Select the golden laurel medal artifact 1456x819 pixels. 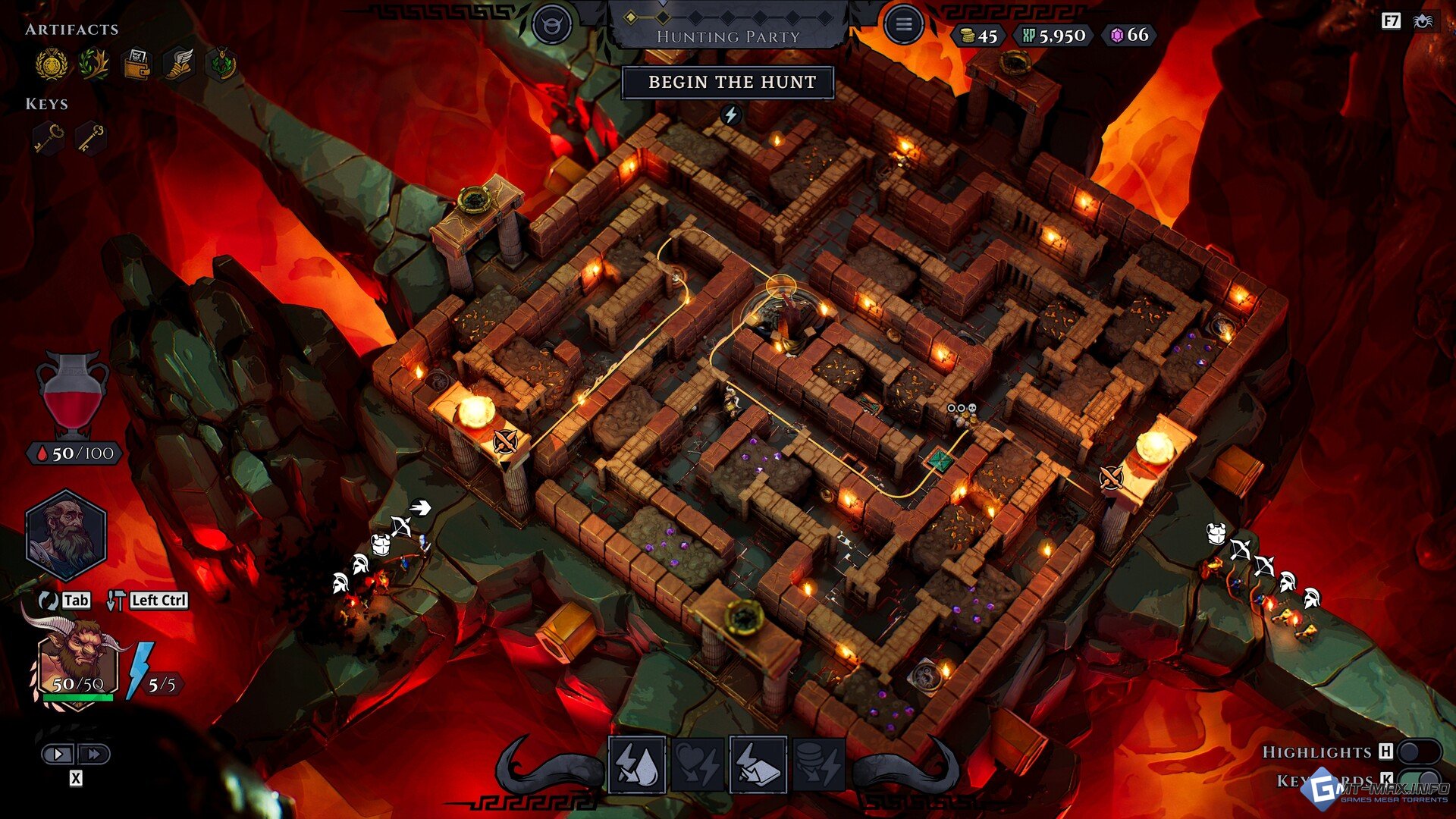click(52, 64)
